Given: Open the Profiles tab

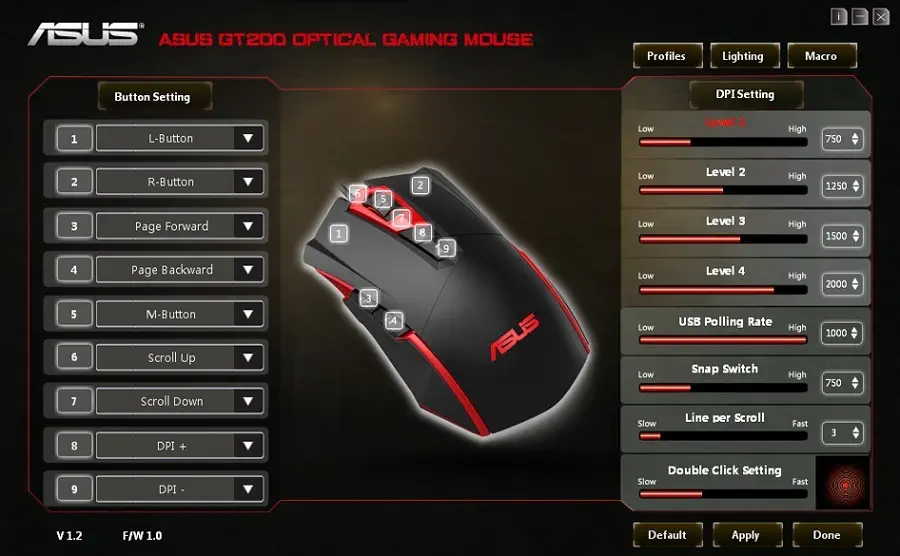Looking at the screenshot, I should click(666, 56).
